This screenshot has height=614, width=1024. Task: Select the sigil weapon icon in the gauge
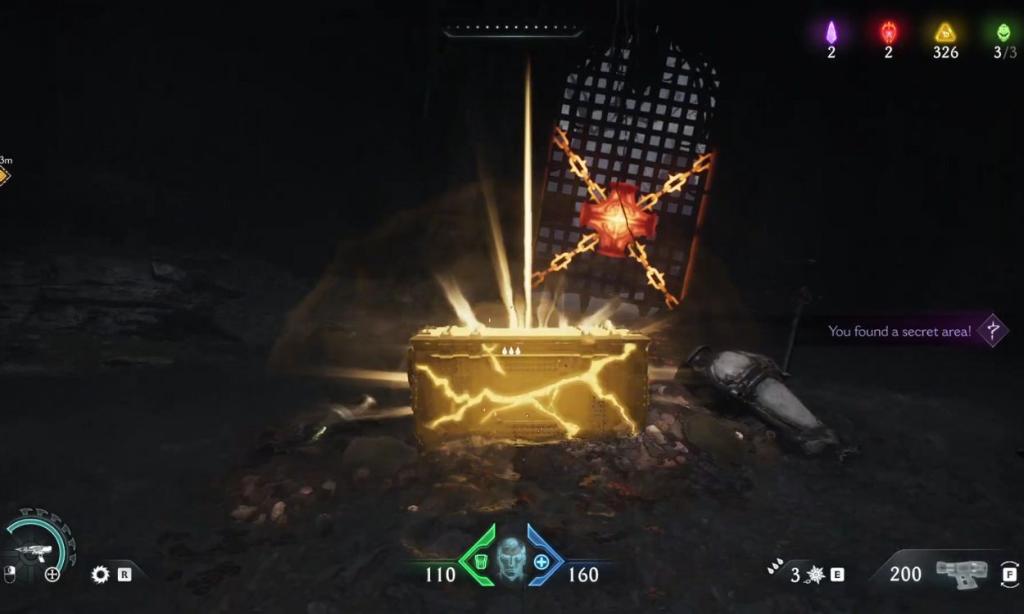click(x=36, y=549)
